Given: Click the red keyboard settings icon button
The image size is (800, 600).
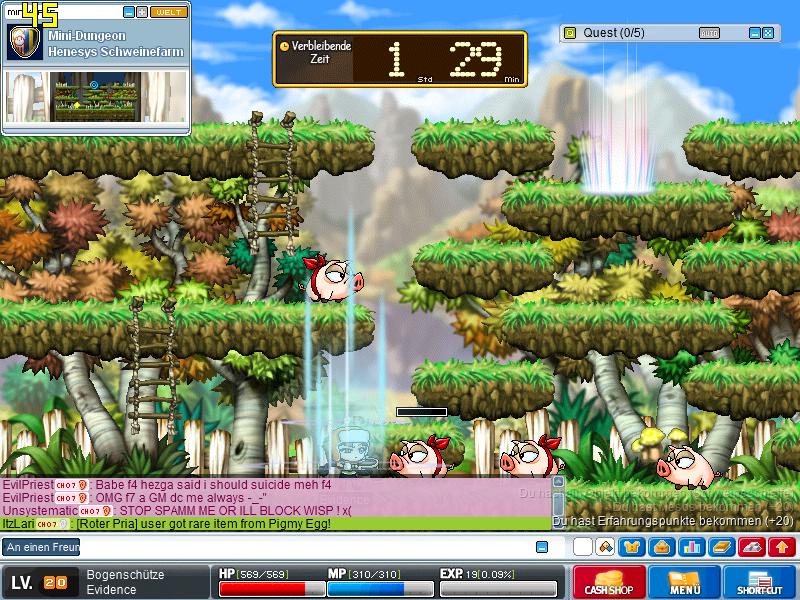Looking at the screenshot, I should pos(752,547).
